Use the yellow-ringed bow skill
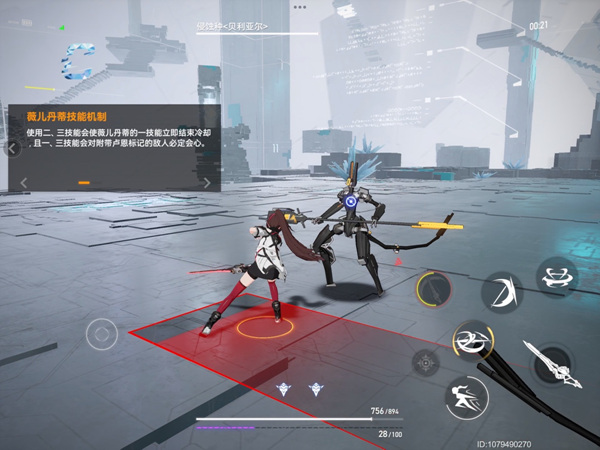 point(434,290)
